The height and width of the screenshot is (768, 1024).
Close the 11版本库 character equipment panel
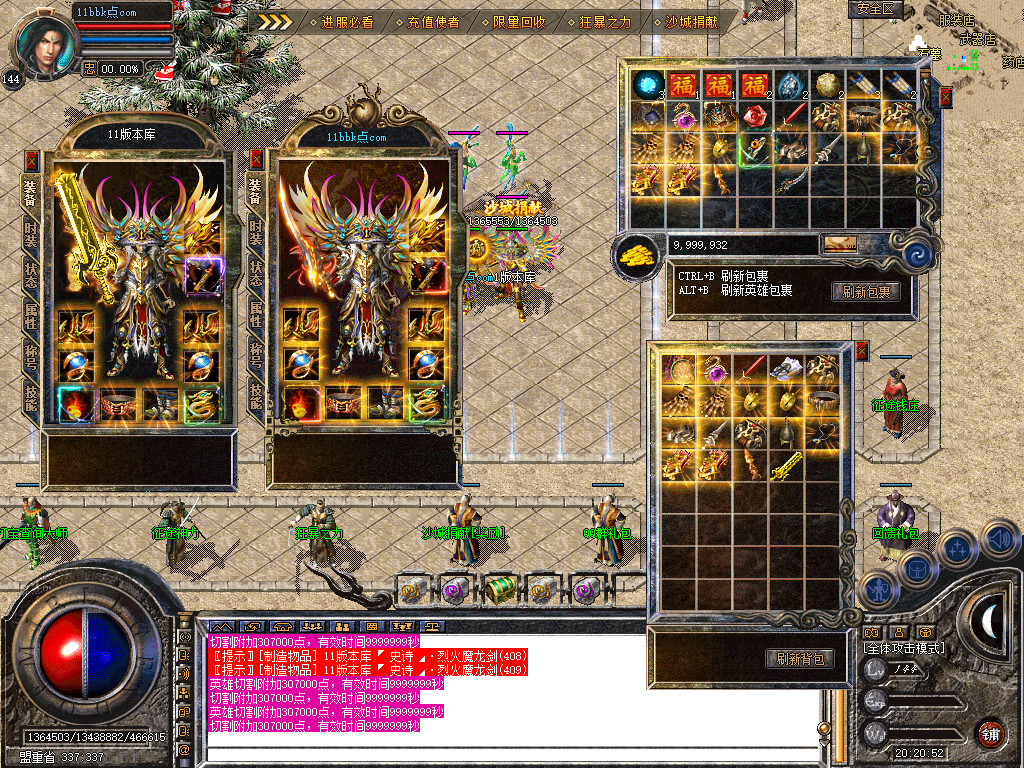click(31, 160)
